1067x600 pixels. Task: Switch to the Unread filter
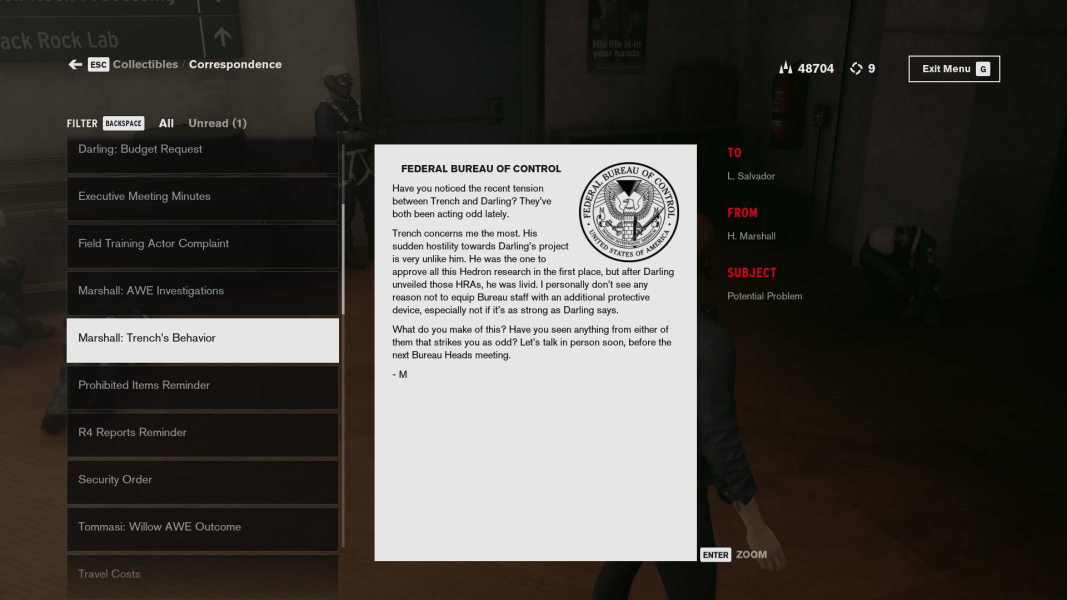pyautogui.click(x=217, y=124)
